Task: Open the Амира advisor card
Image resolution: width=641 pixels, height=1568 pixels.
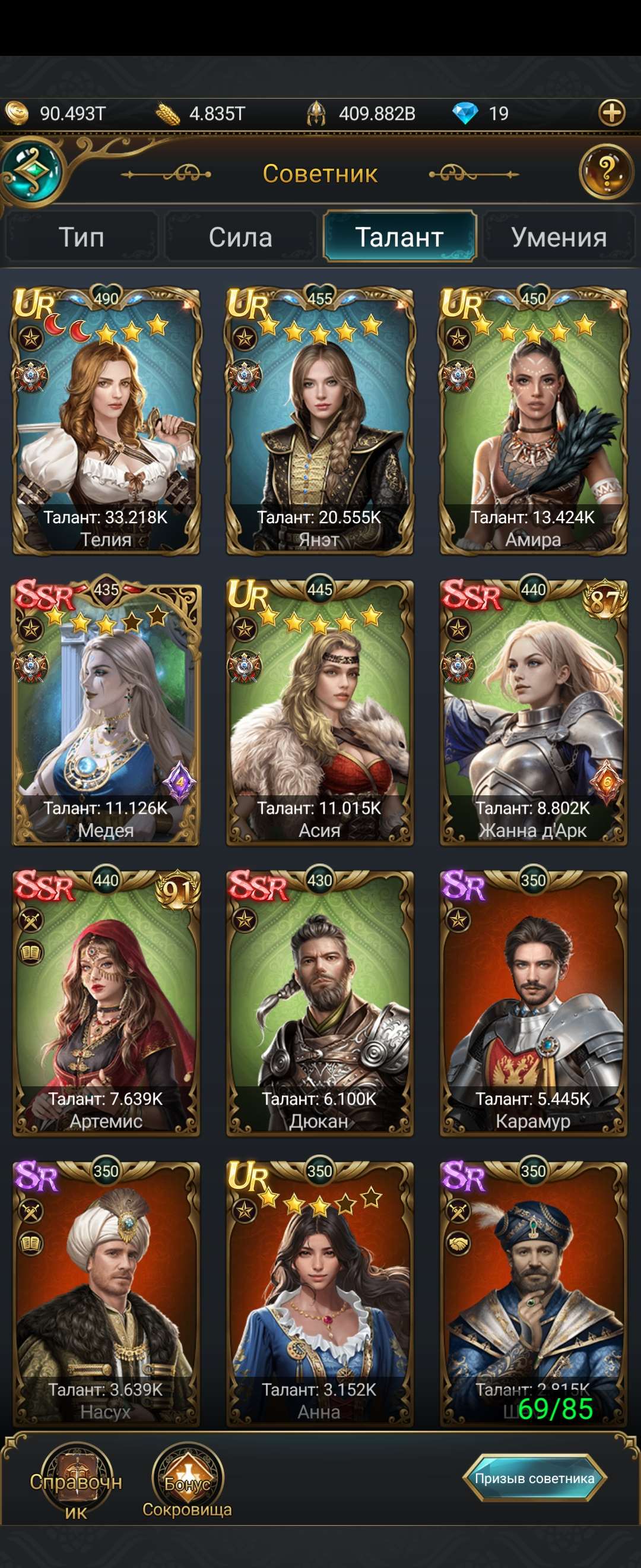Action: coord(534,421)
